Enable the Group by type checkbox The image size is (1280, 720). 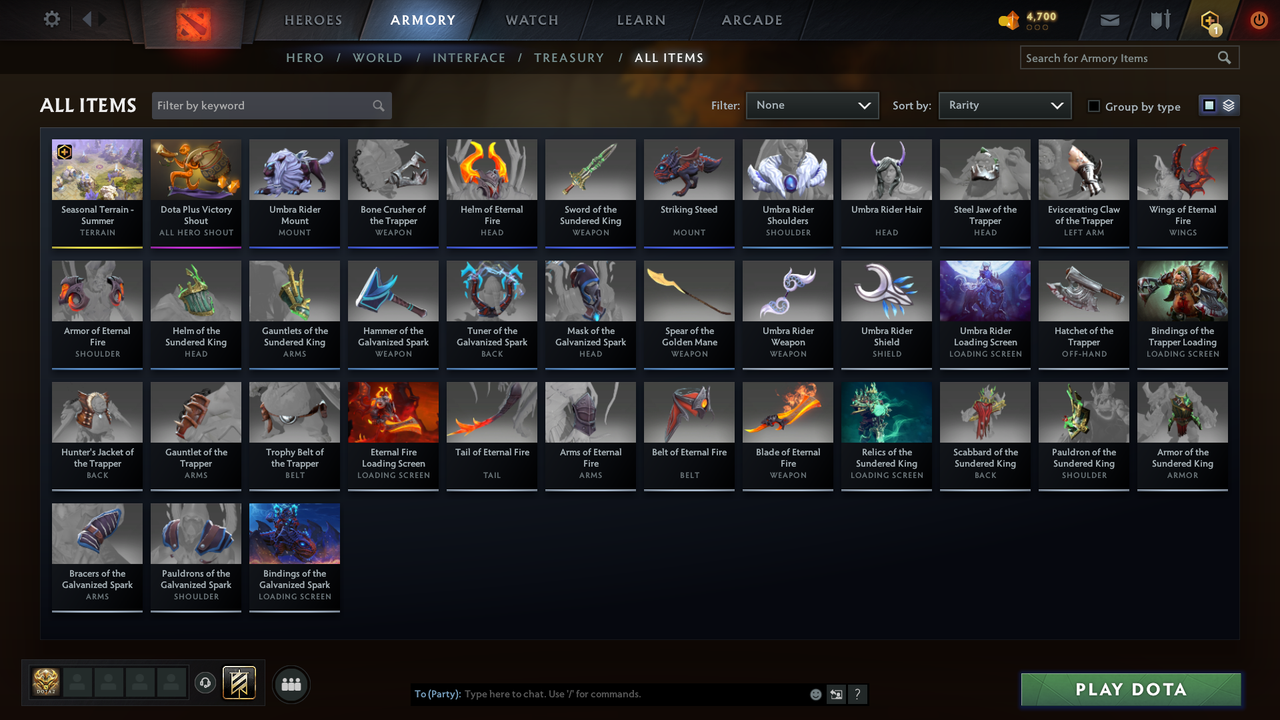(1094, 106)
